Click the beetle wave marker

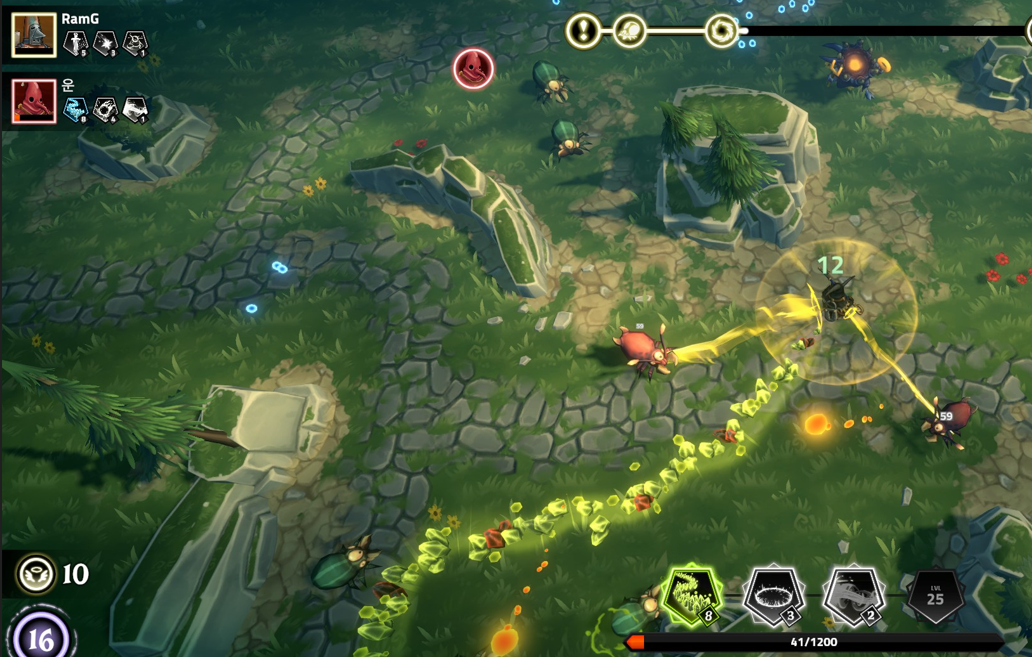629,31
